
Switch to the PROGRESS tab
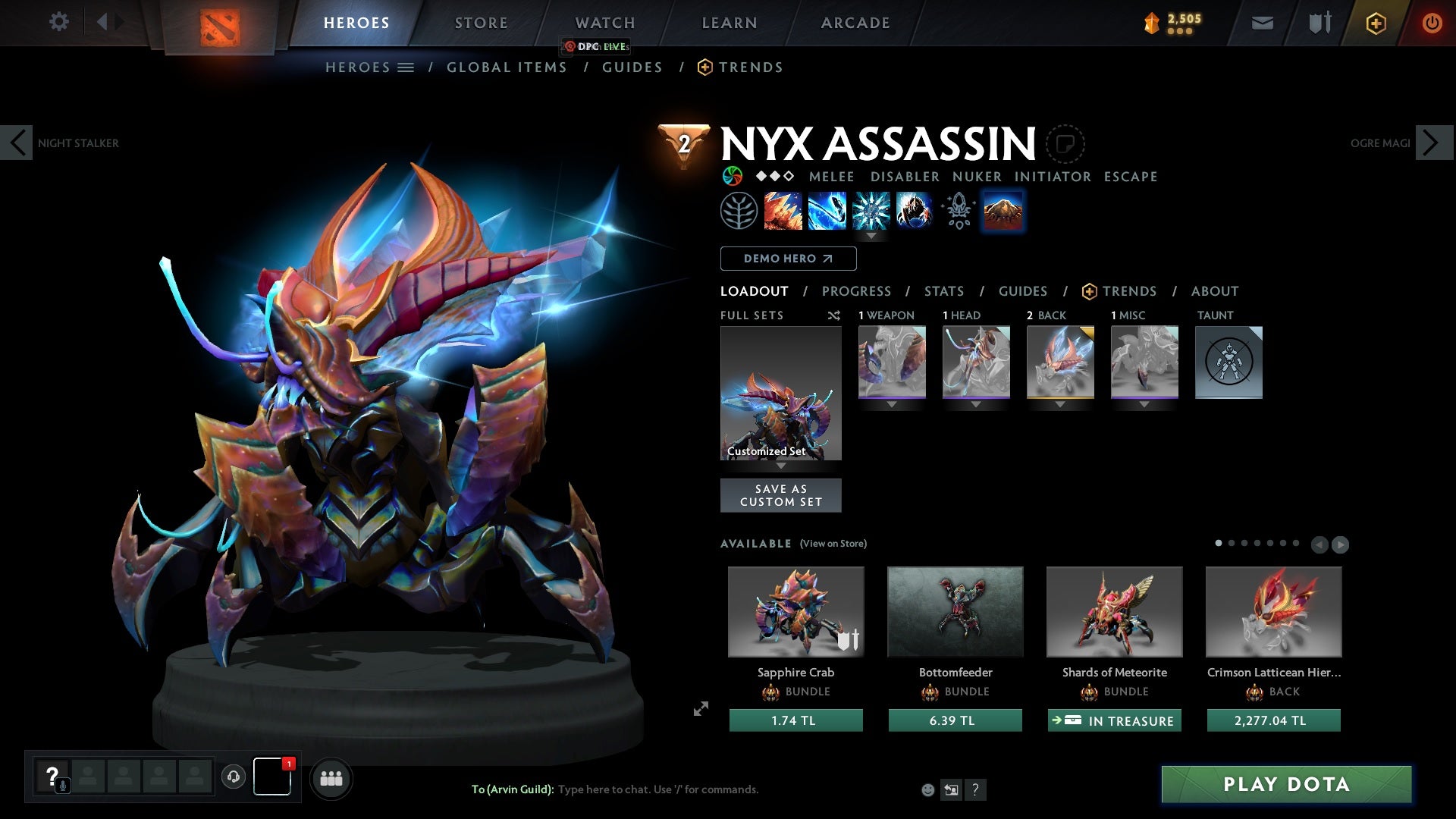point(857,291)
